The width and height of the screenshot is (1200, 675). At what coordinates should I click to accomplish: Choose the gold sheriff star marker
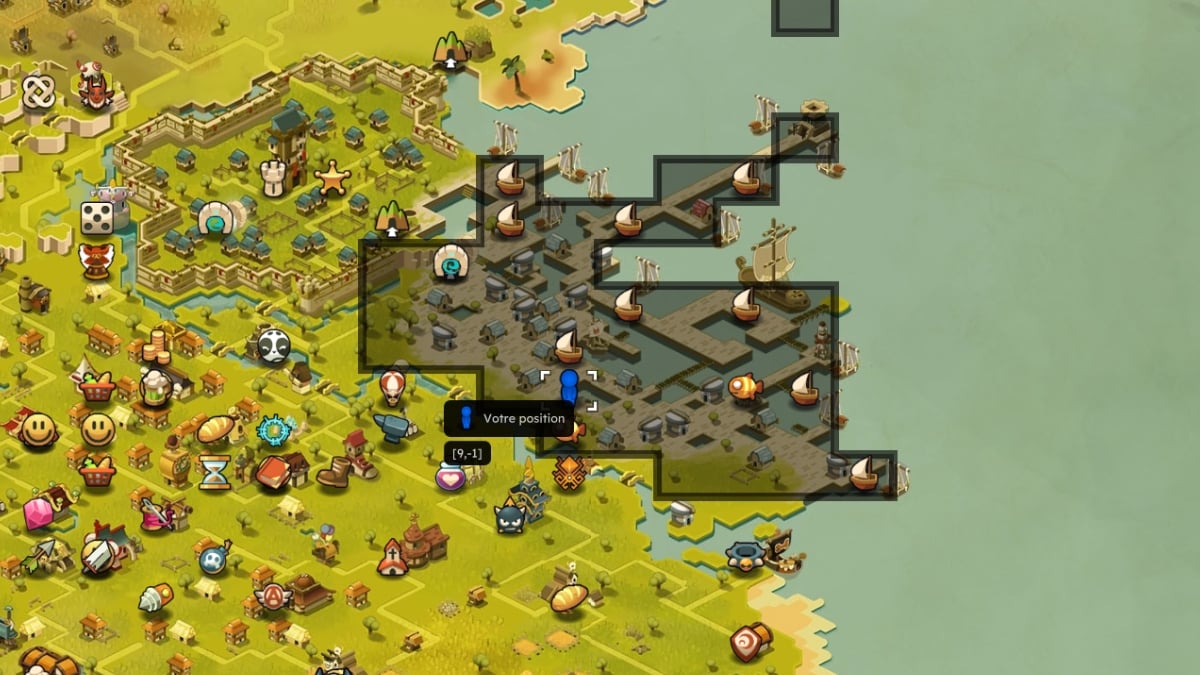click(x=332, y=179)
